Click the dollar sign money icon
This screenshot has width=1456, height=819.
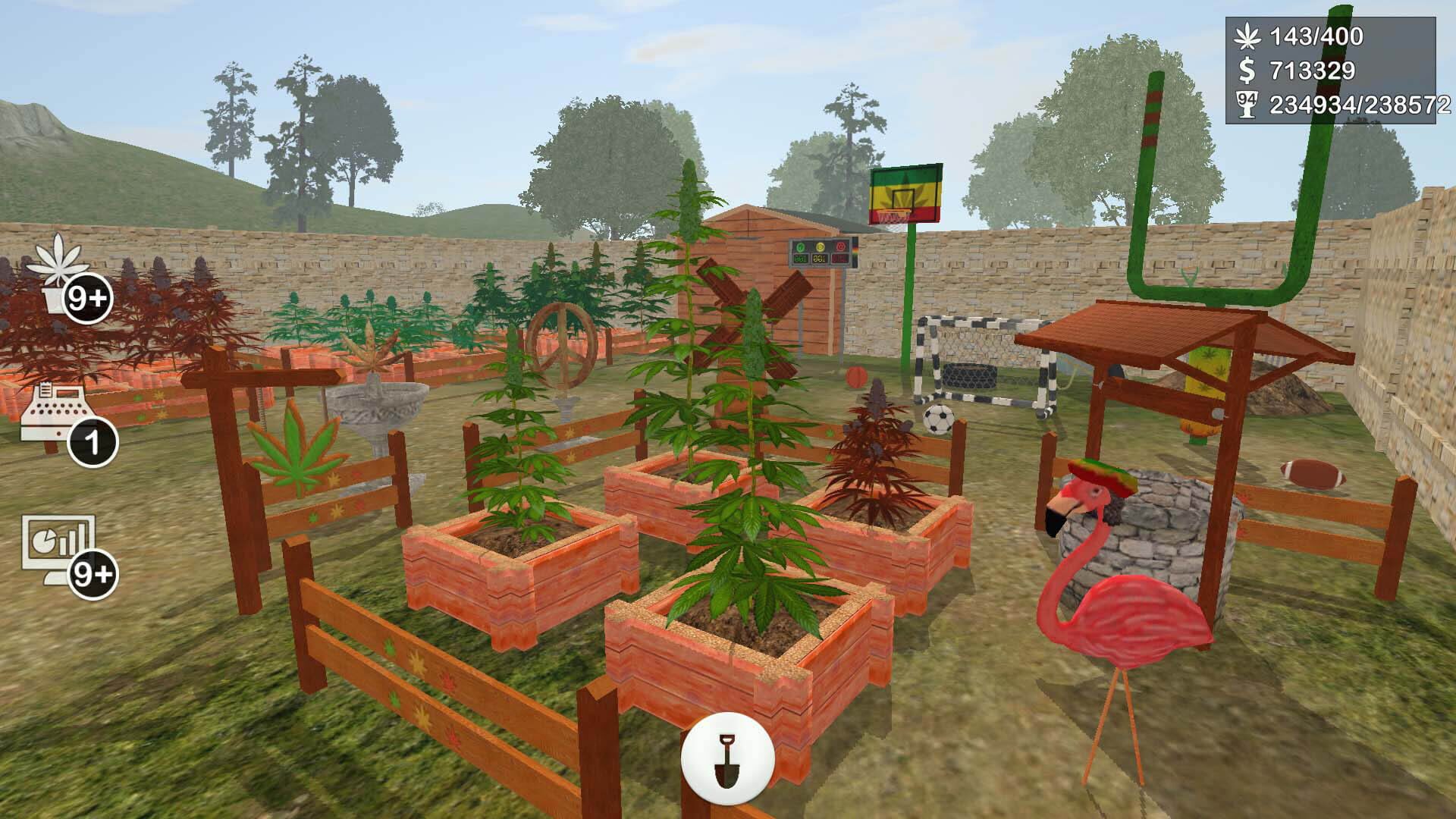[x=1246, y=70]
